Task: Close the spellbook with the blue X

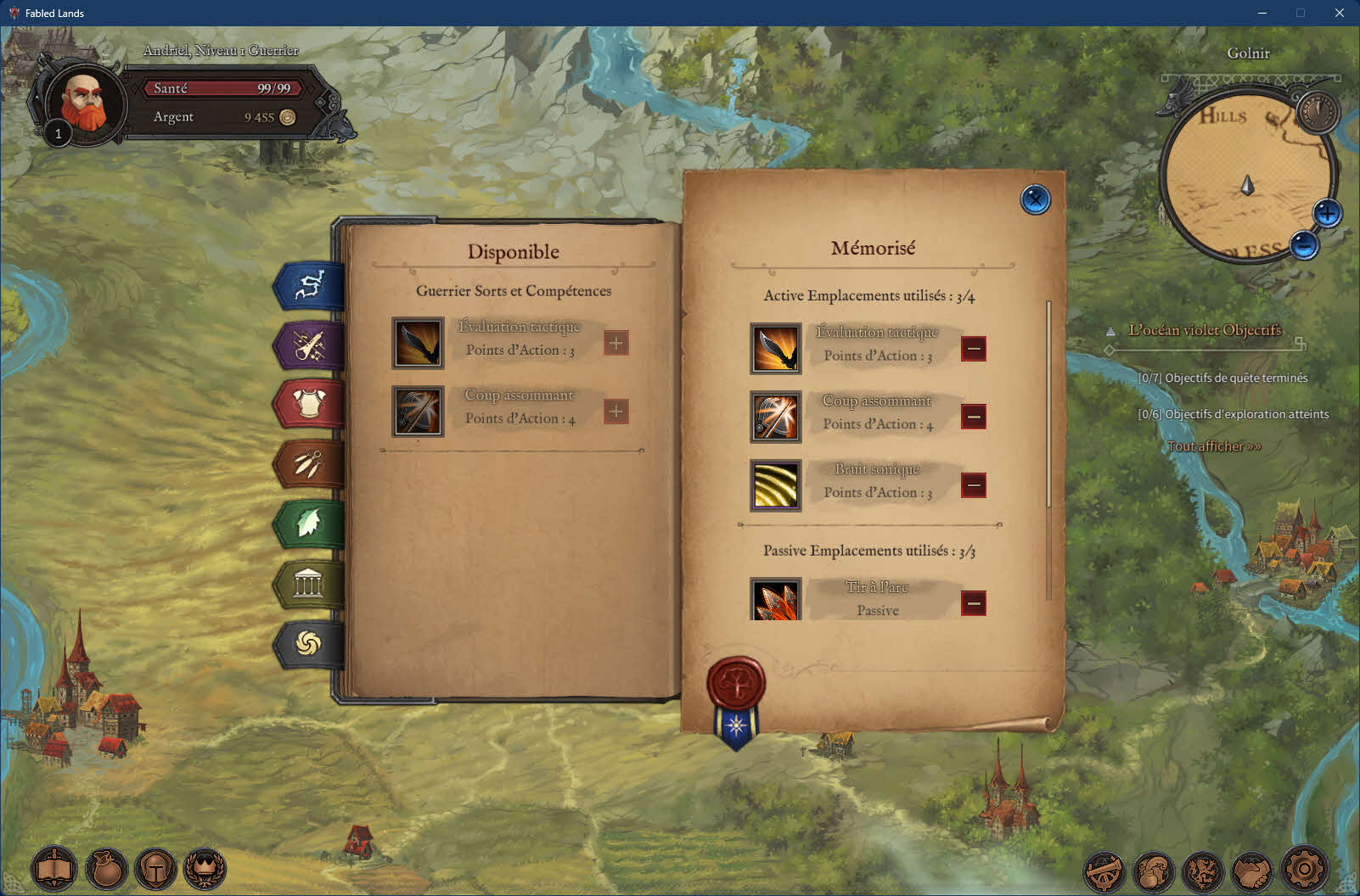Action: tap(1035, 200)
